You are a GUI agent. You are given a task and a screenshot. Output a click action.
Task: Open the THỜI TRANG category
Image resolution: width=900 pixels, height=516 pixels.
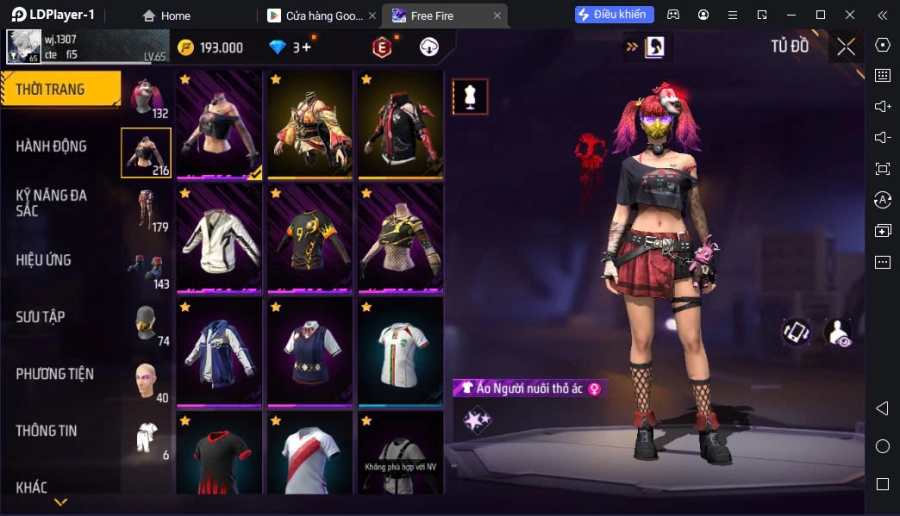coord(60,90)
